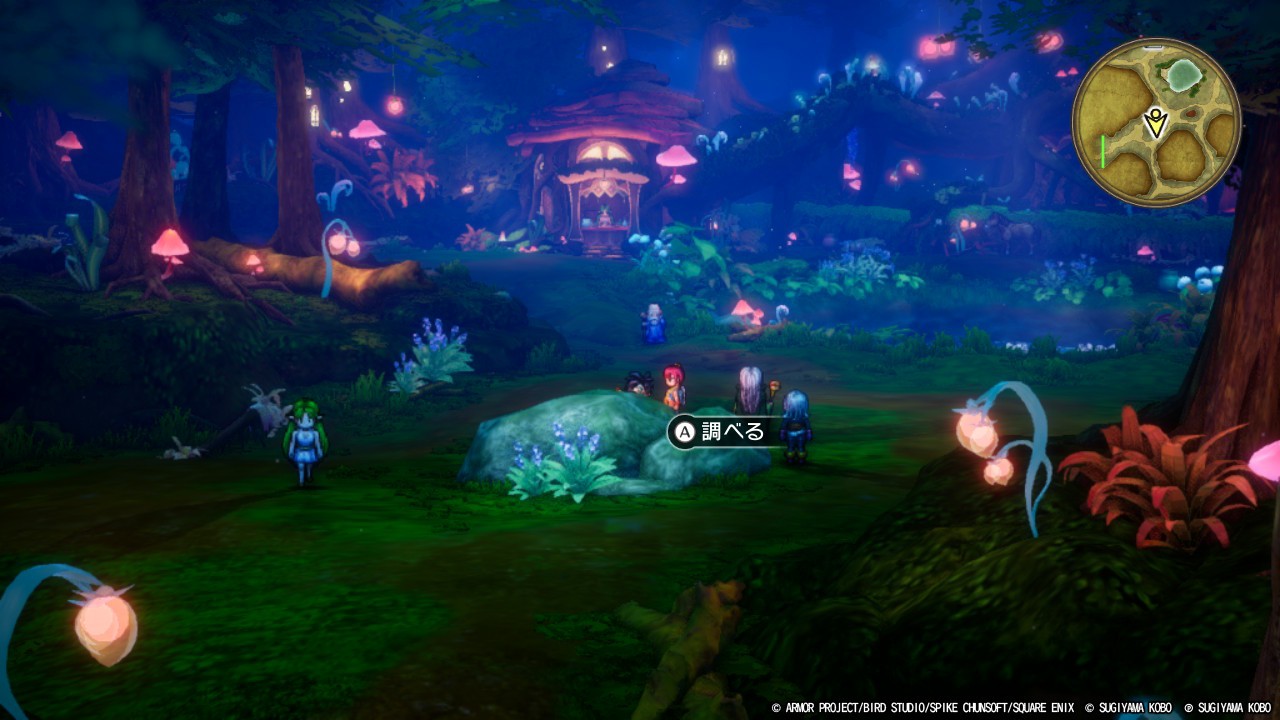Screen dimensions: 1280x720
Task: Open the circular minimap
Action: [1156, 123]
